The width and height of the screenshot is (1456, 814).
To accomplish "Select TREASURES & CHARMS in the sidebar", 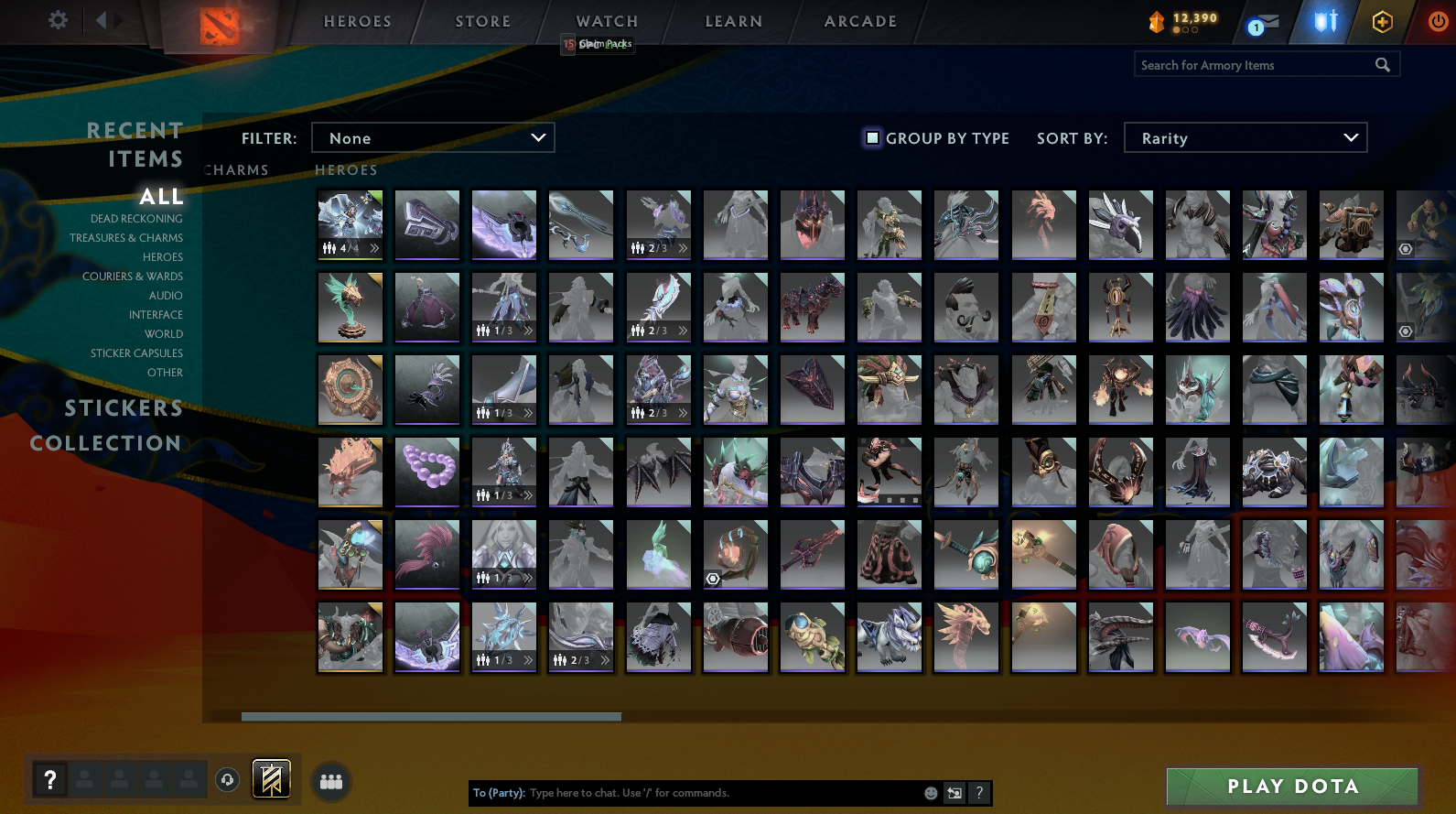I will point(126,237).
